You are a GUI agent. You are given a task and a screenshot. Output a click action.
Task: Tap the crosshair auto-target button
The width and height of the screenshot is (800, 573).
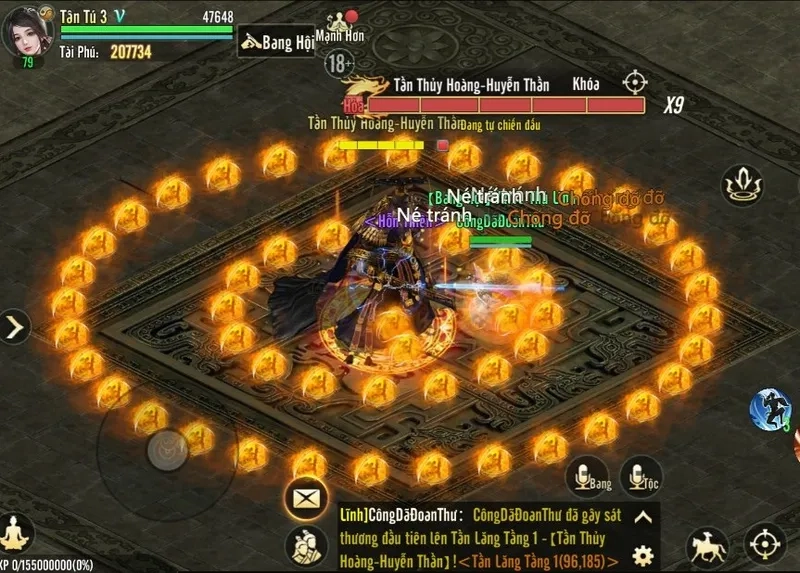click(764, 545)
